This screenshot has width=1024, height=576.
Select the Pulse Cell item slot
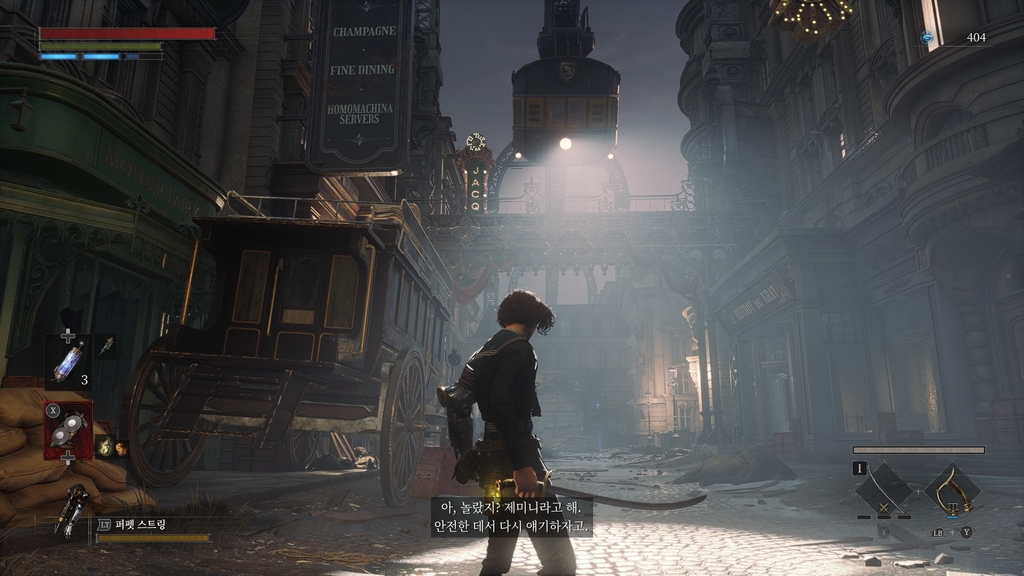pyautogui.click(x=68, y=362)
